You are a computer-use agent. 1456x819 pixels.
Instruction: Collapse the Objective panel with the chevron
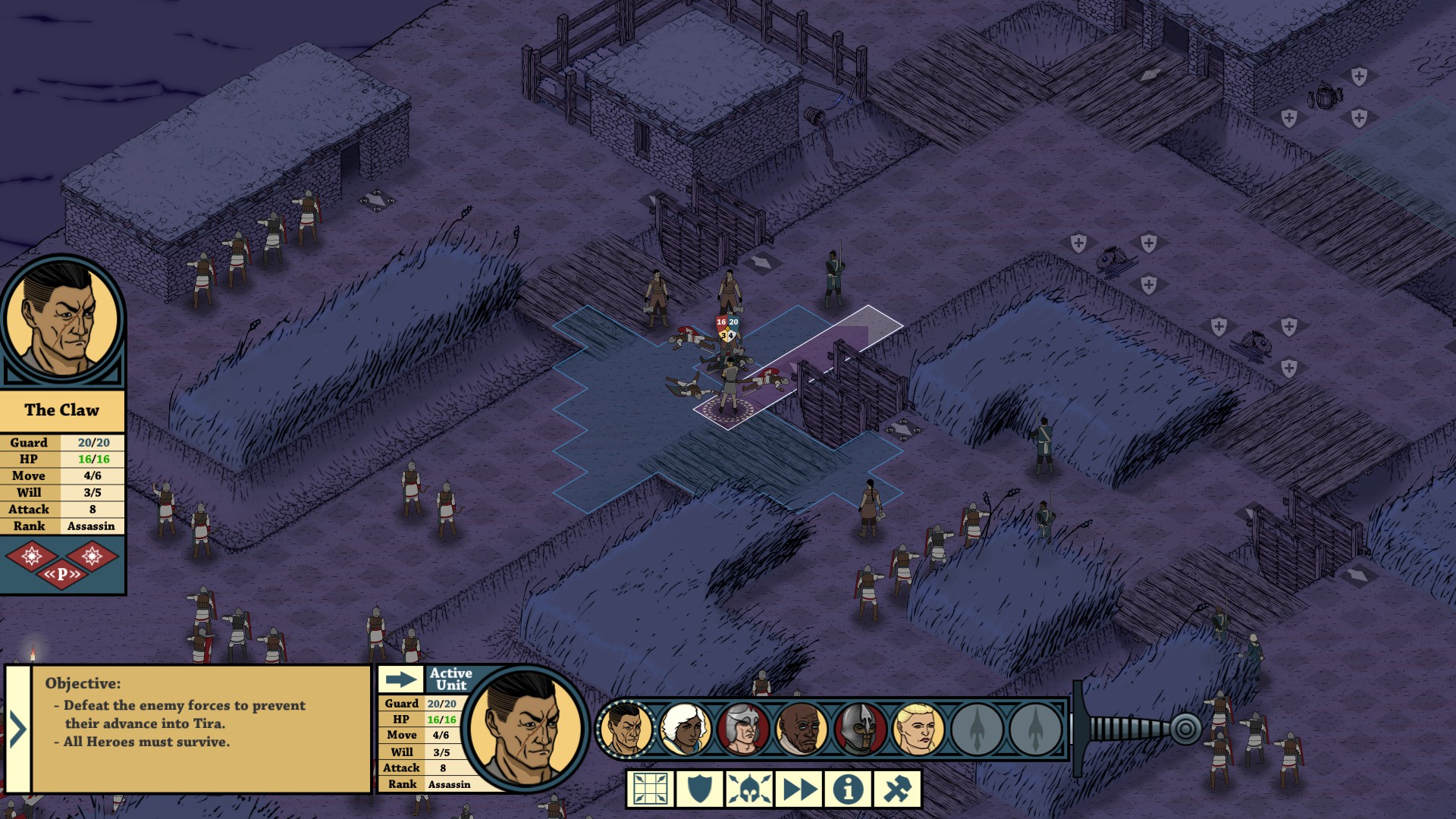coord(17,730)
